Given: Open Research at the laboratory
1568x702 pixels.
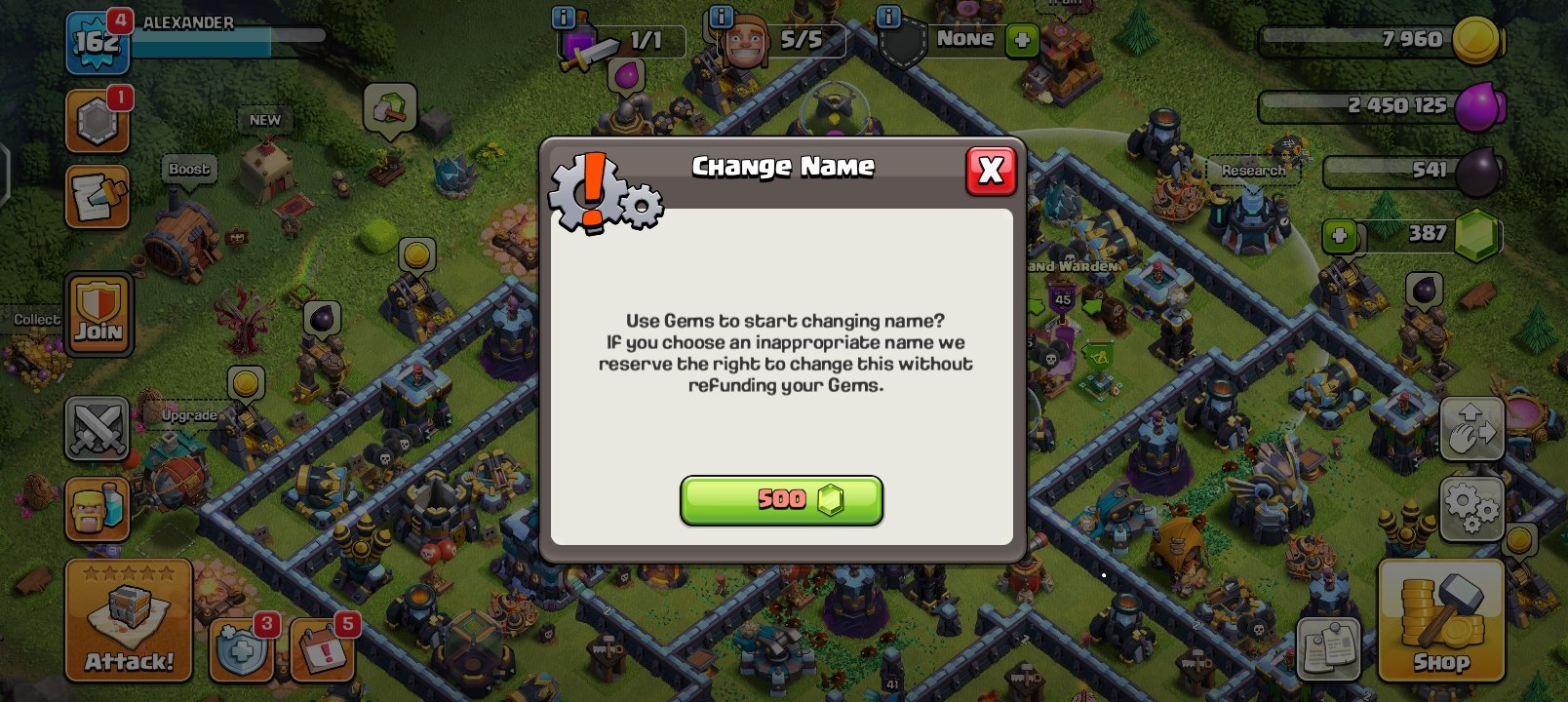Looking at the screenshot, I should click(1256, 170).
